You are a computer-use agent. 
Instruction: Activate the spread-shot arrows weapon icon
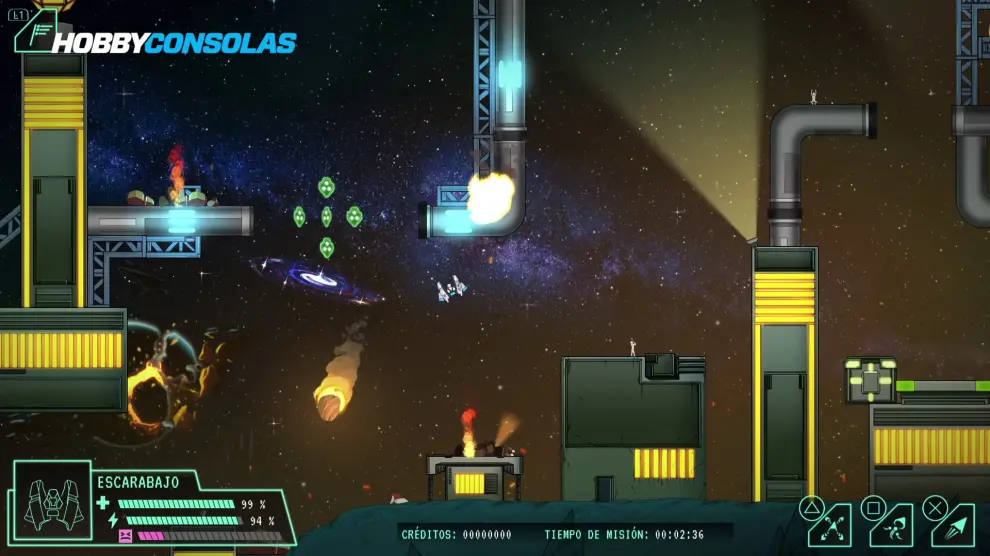pos(830,526)
